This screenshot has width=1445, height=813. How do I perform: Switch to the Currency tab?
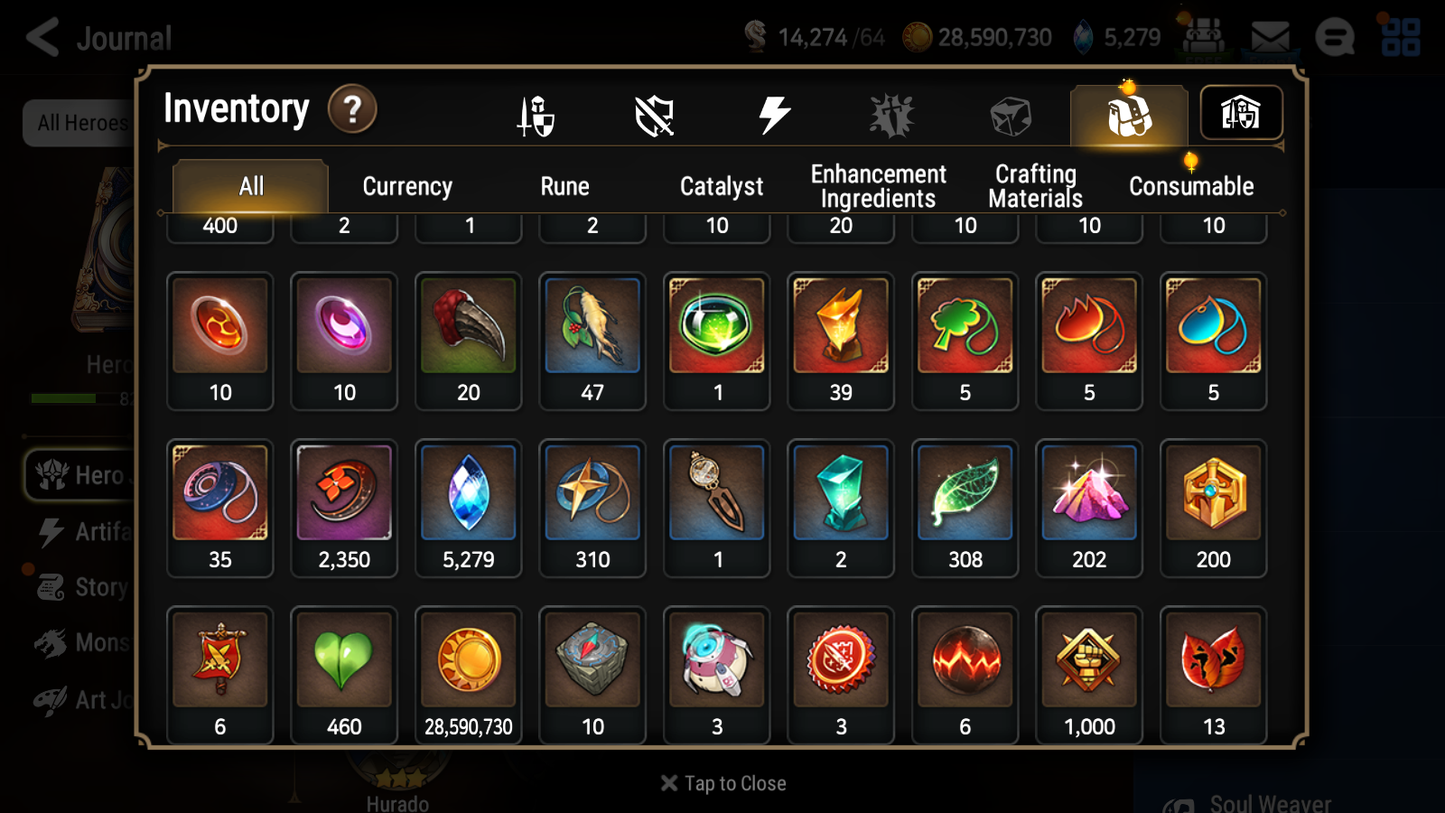(406, 185)
